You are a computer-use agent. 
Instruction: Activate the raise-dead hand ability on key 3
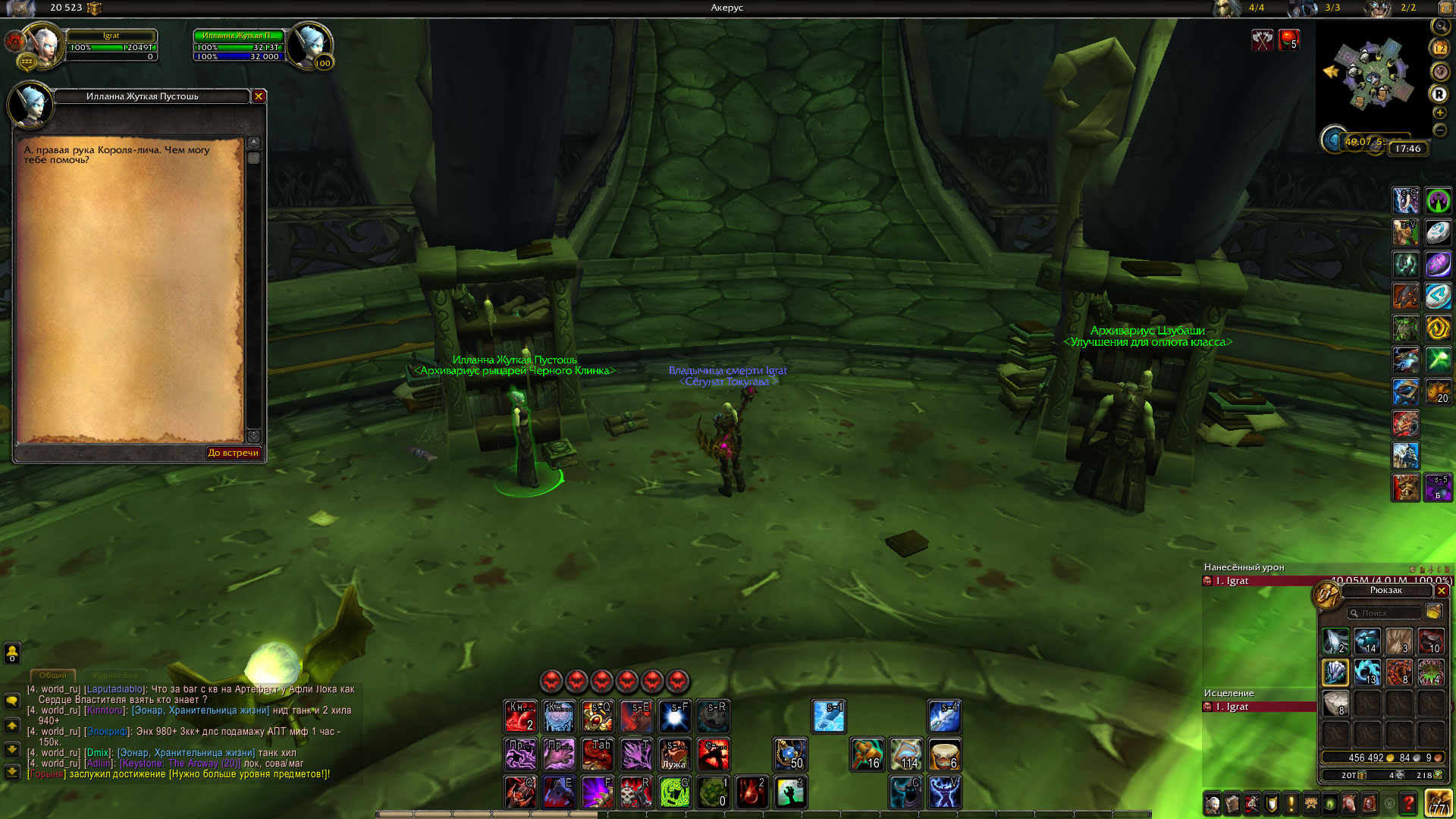pos(789,792)
